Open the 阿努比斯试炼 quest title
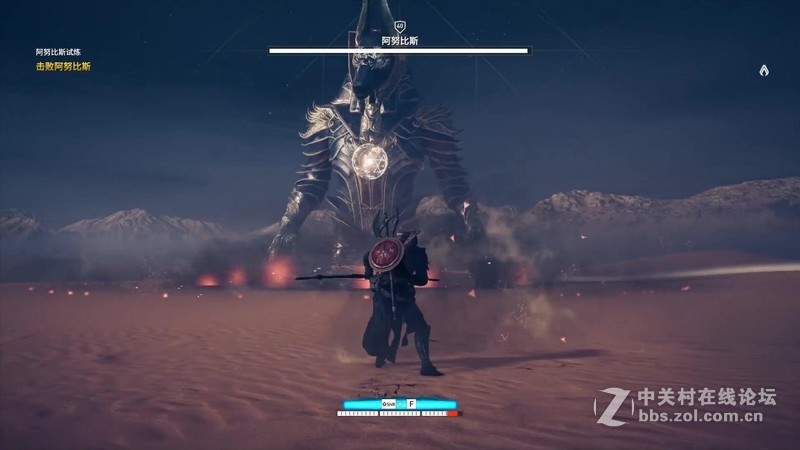 (59, 53)
